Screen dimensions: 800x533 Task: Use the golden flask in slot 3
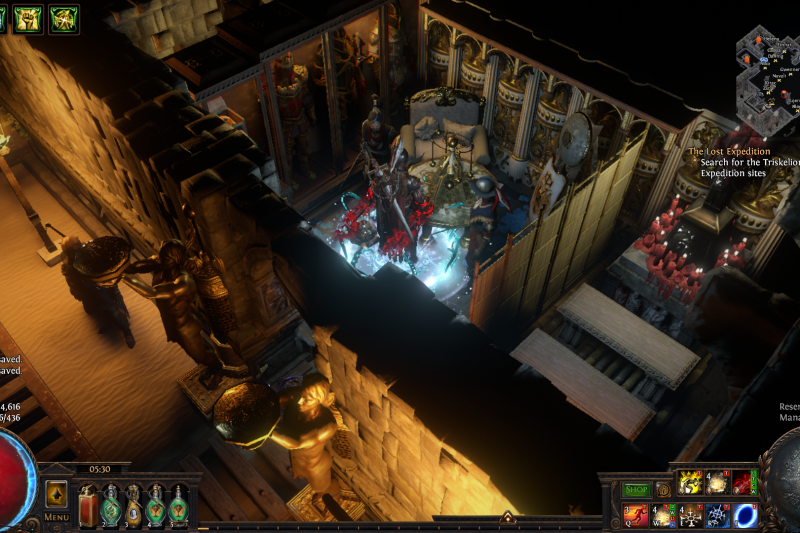point(133,505)
